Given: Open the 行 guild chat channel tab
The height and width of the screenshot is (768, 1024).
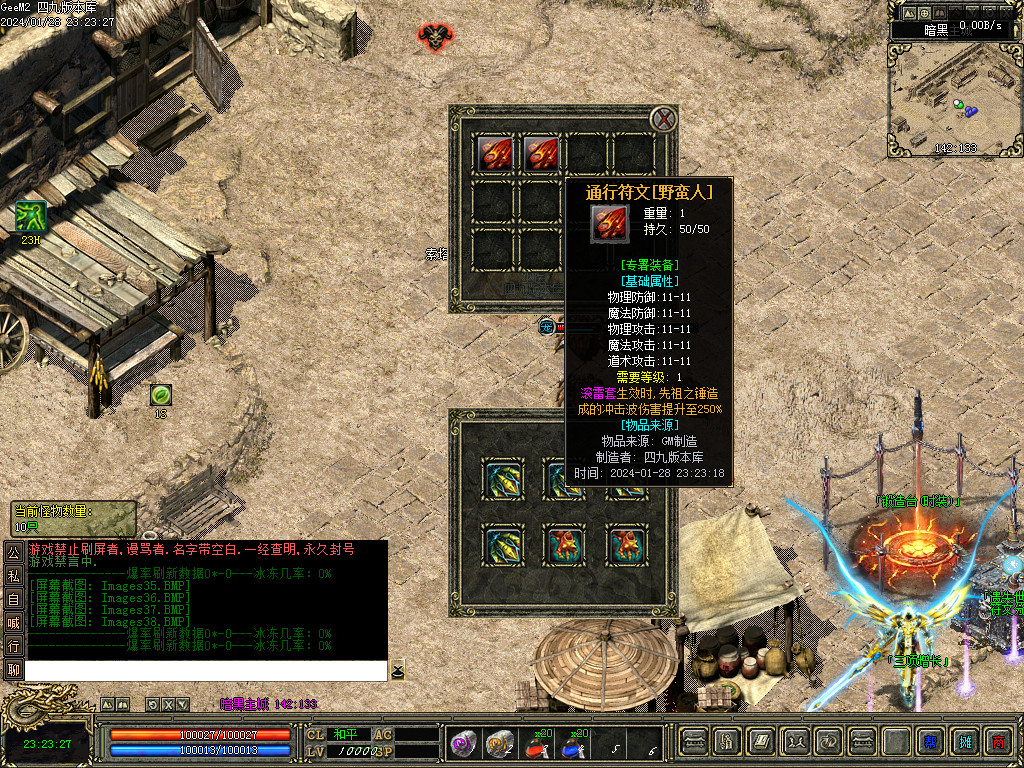Looking at the screenshot, I should (14, 646).
